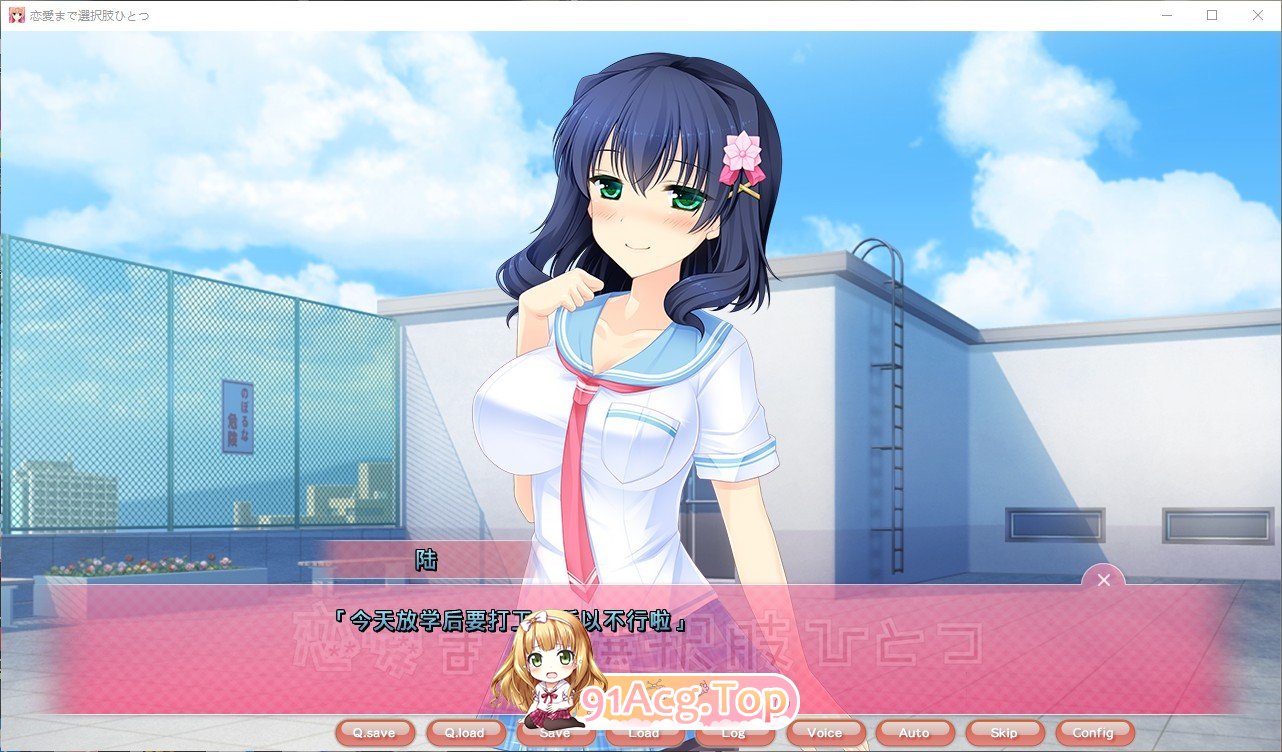
Task: Quick load the game with Q.load
Action: [x=464, y=732]
